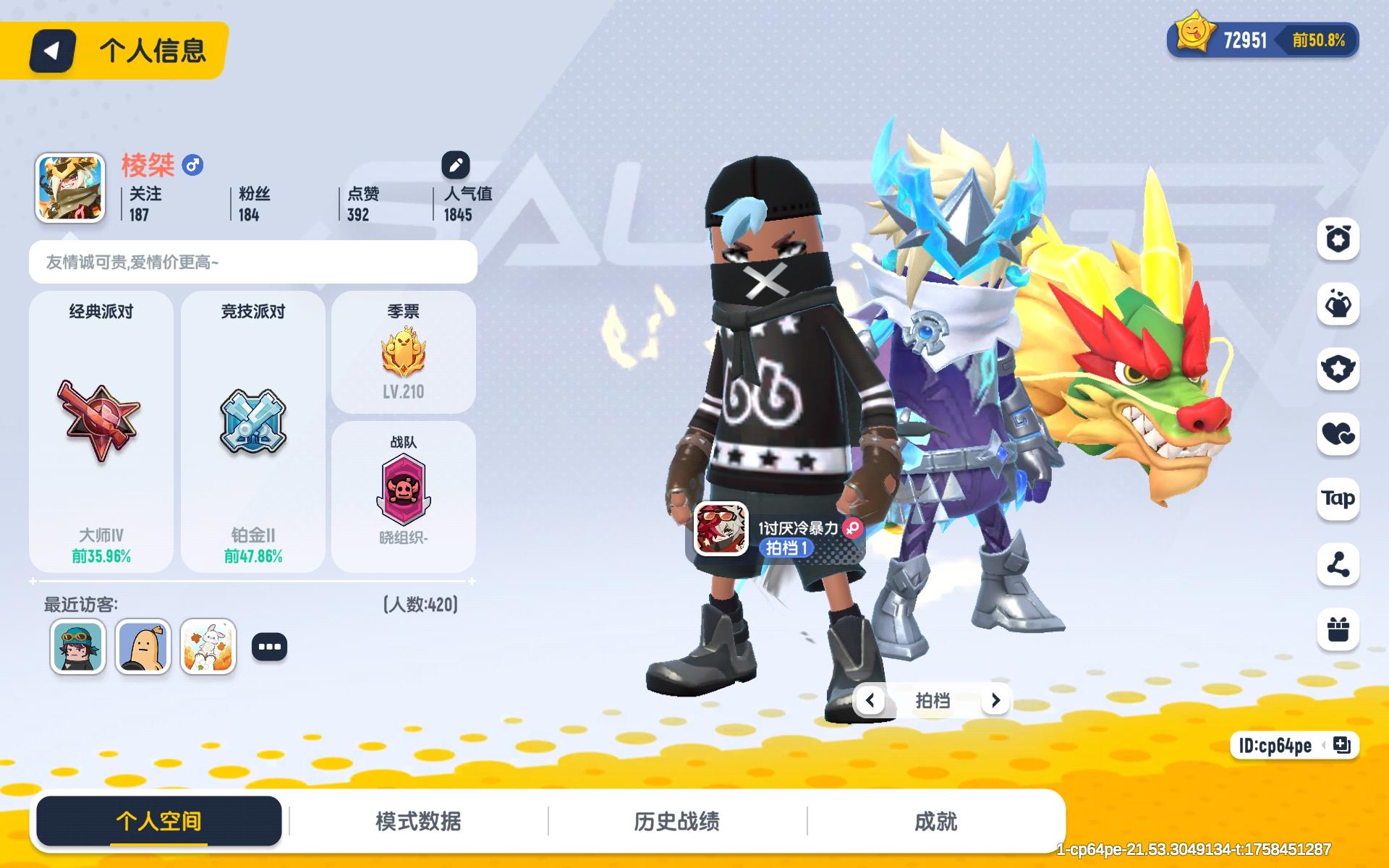Switch to the 模式数据 tab

(x=418, y=821)
